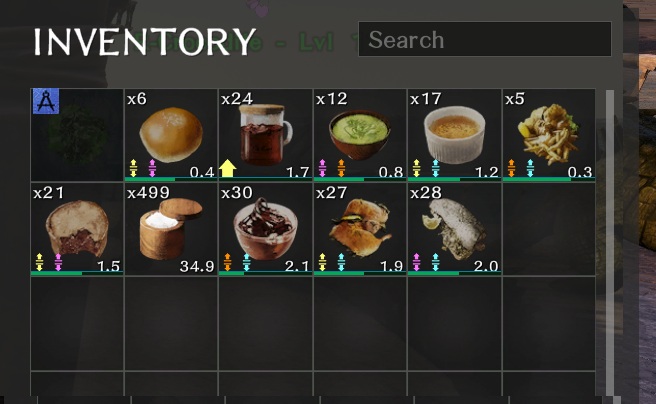Choose the chocolate dessert bowl x30
Screen dimensions: 656x404
265,228
